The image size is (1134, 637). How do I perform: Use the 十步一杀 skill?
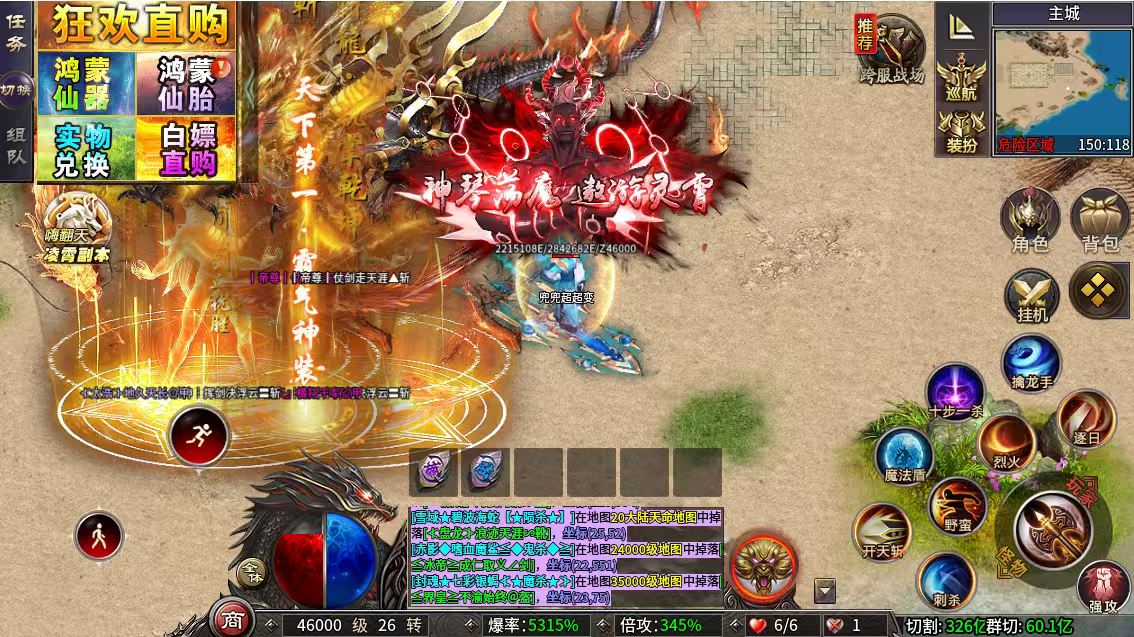click(x=954, y=392)
